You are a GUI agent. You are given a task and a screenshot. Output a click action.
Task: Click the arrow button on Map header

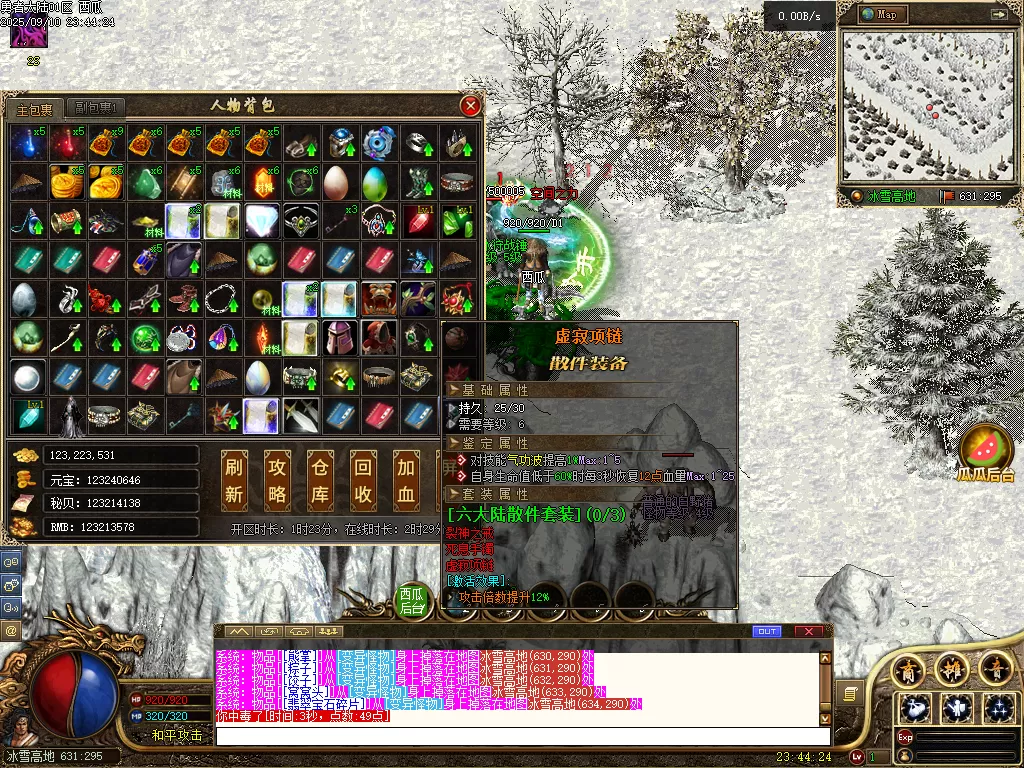pos(998,14)
